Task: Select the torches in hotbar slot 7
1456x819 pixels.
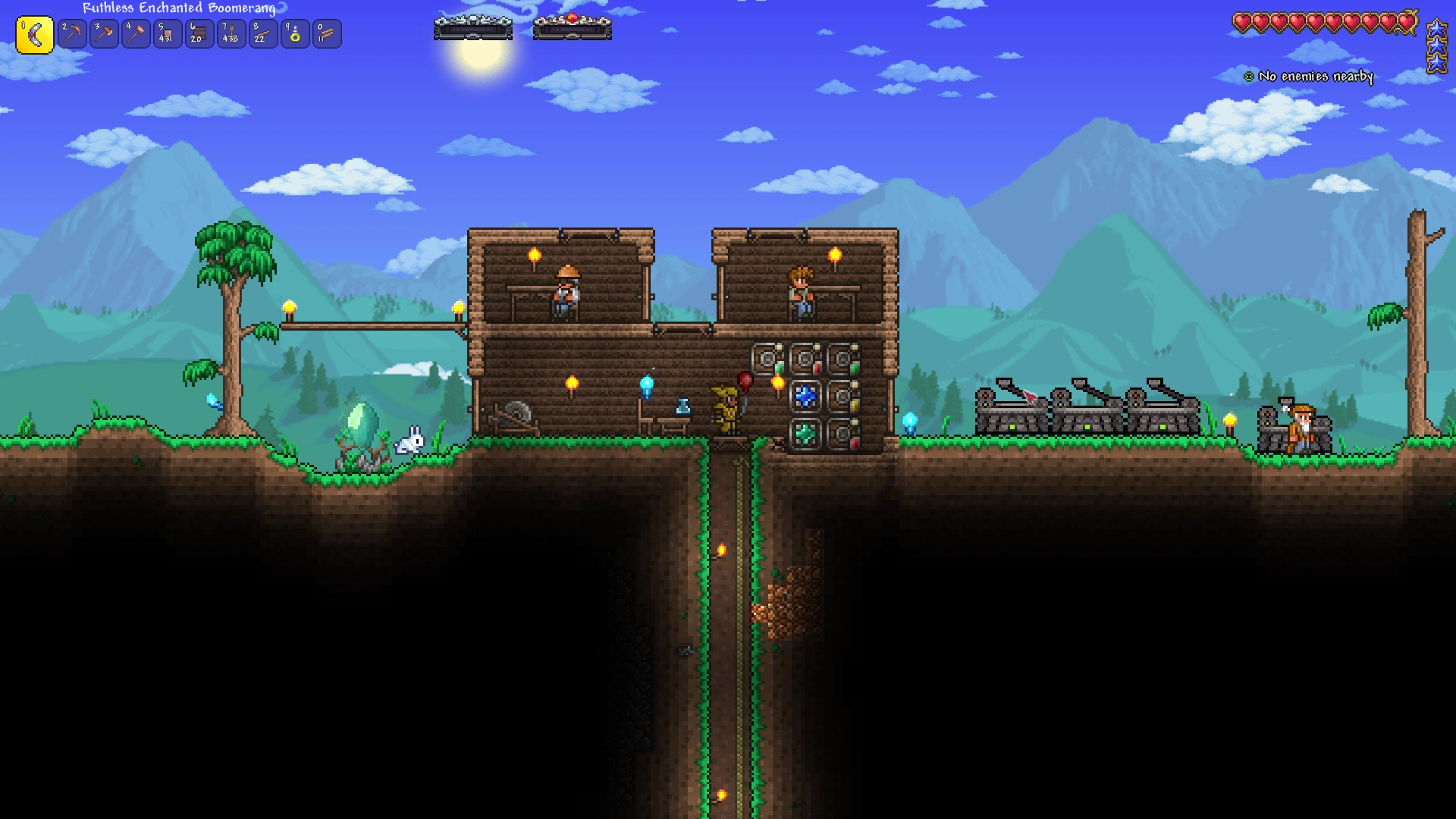Action: (x=231, y=33)
